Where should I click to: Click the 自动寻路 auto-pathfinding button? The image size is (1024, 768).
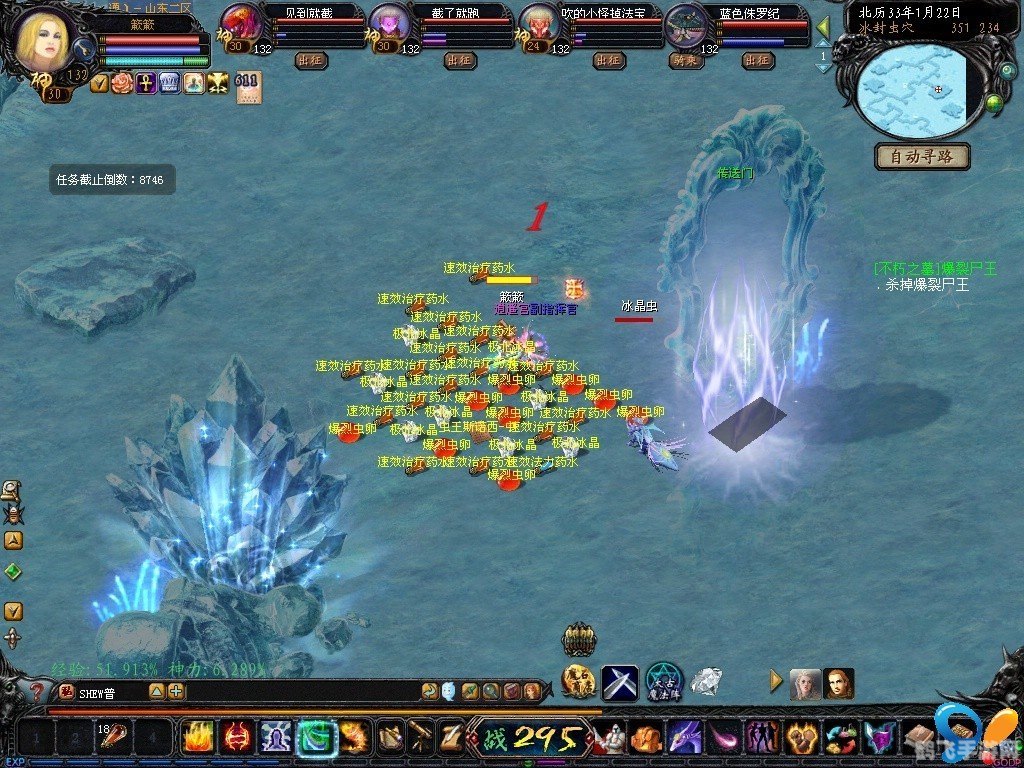tap(922, 156)
